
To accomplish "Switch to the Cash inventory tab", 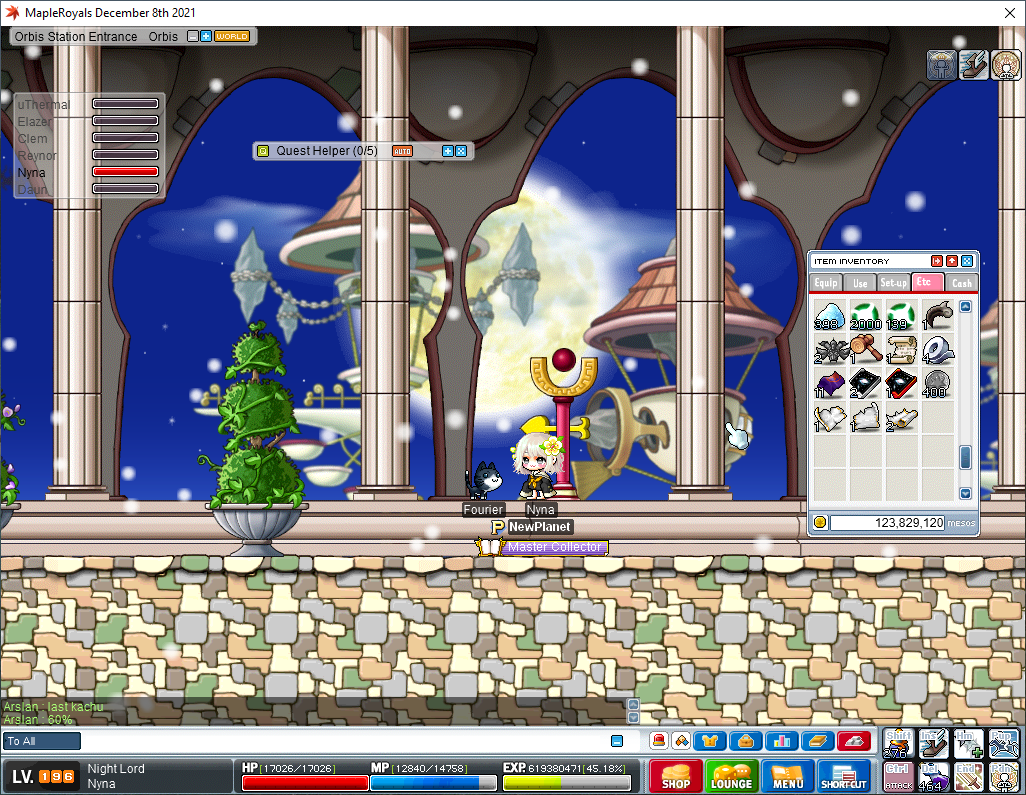I will pyautogui.click(x=961, y=283).
